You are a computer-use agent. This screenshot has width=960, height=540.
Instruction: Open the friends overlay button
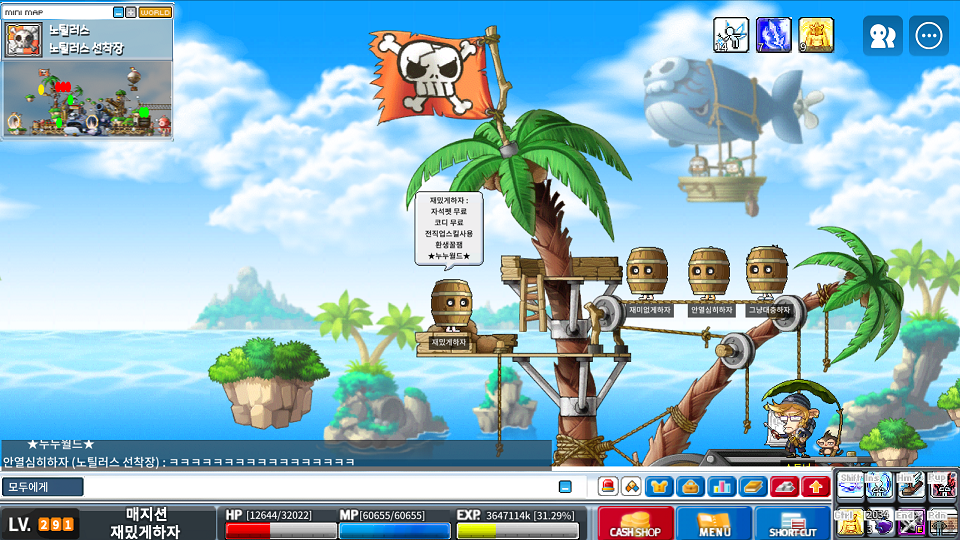coord(882,36)
